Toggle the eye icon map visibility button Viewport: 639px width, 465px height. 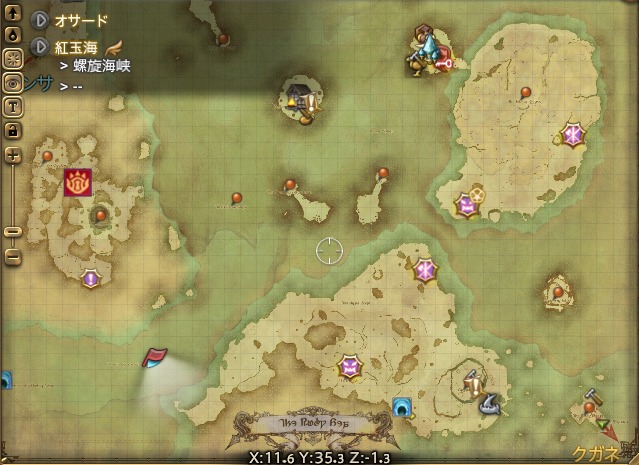pyautogui.click(x=13, y=84)
